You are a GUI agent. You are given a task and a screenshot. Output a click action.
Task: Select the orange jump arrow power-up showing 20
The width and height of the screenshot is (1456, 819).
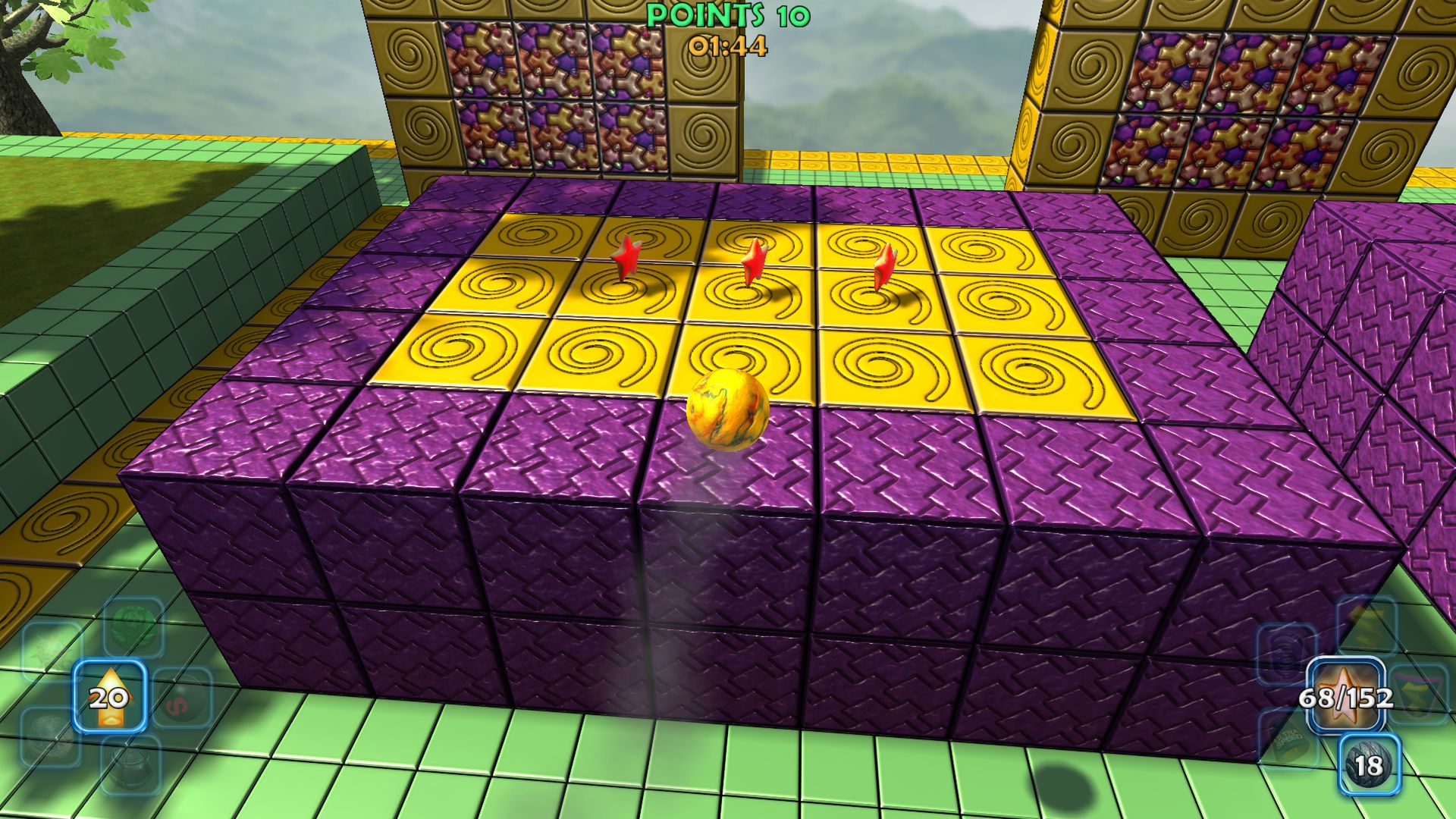pos(110,697)
